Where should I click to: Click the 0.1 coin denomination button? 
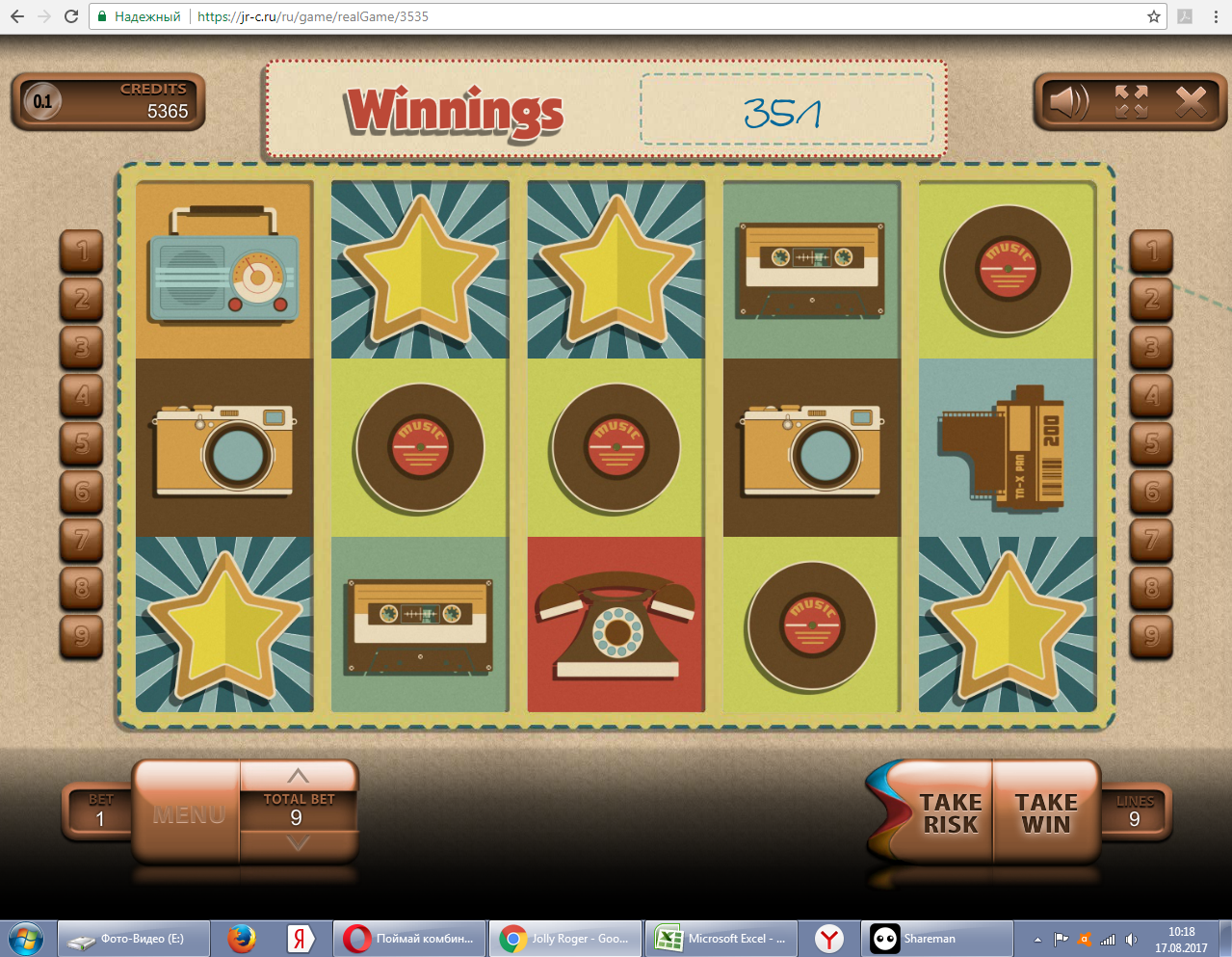(x=42, y=101)
